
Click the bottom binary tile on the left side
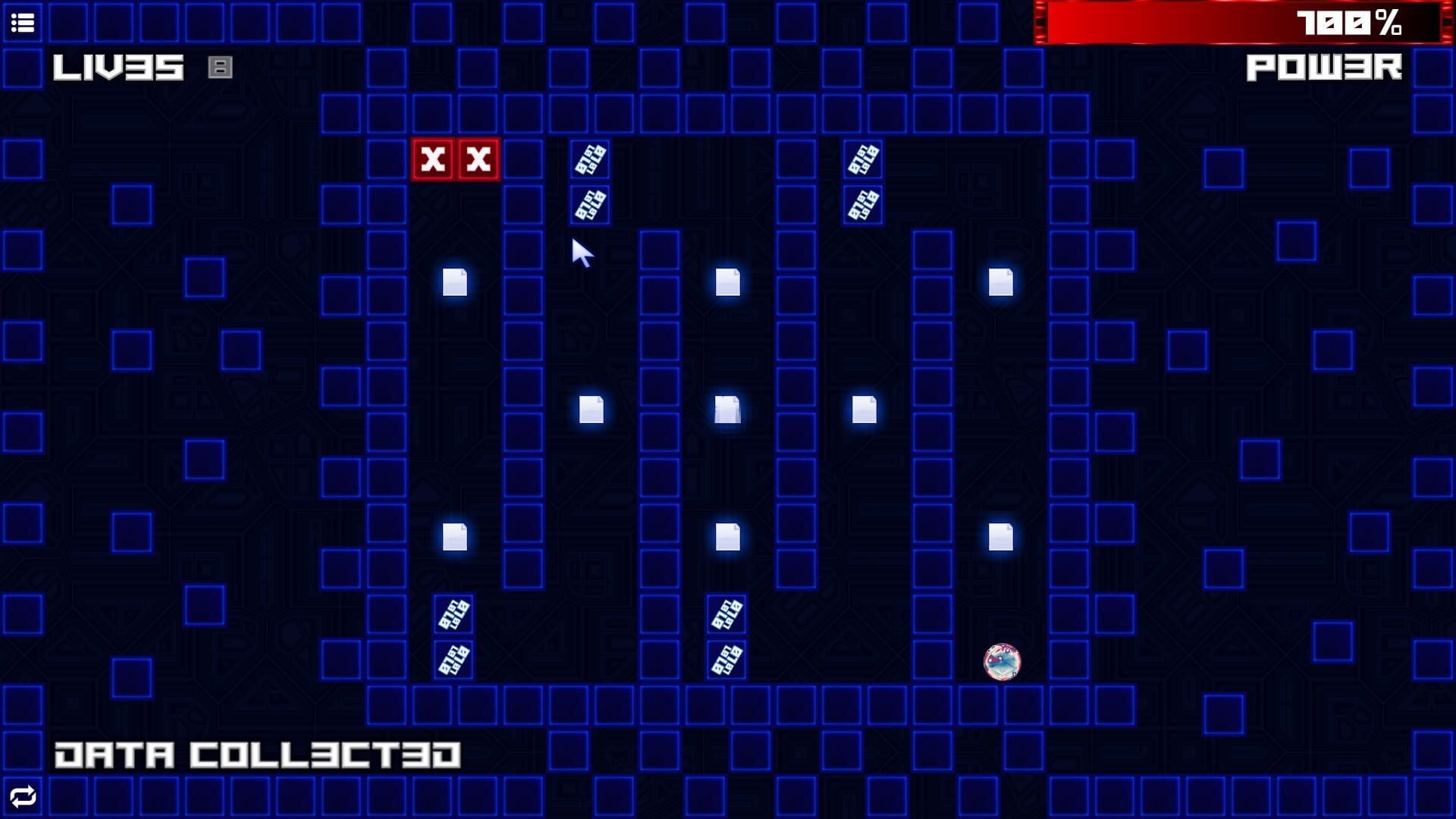tap(453, 660)
